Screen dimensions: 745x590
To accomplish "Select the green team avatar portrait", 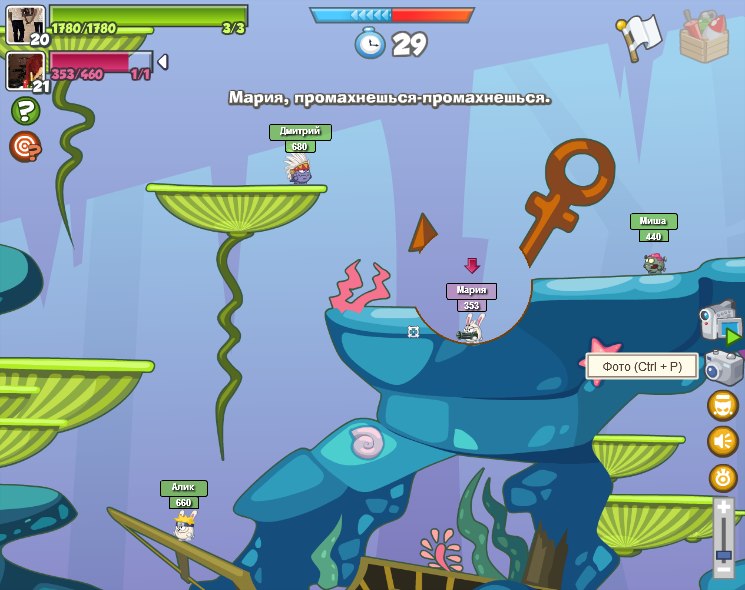I will 25,25.
